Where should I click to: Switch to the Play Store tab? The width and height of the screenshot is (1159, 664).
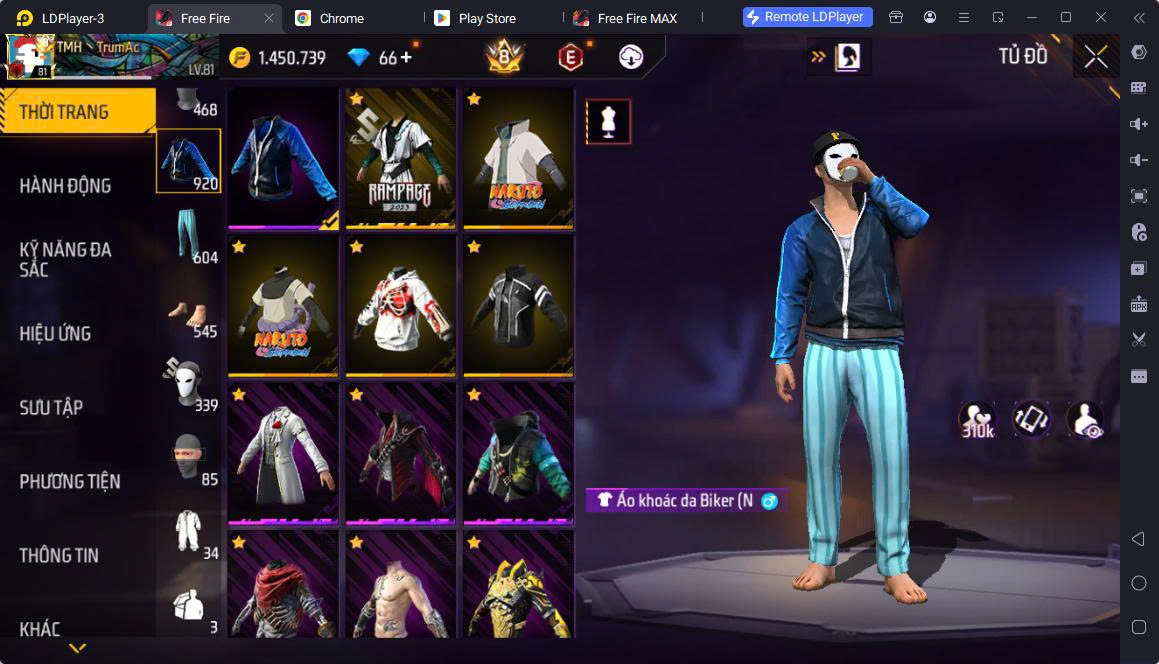(486, 18)
